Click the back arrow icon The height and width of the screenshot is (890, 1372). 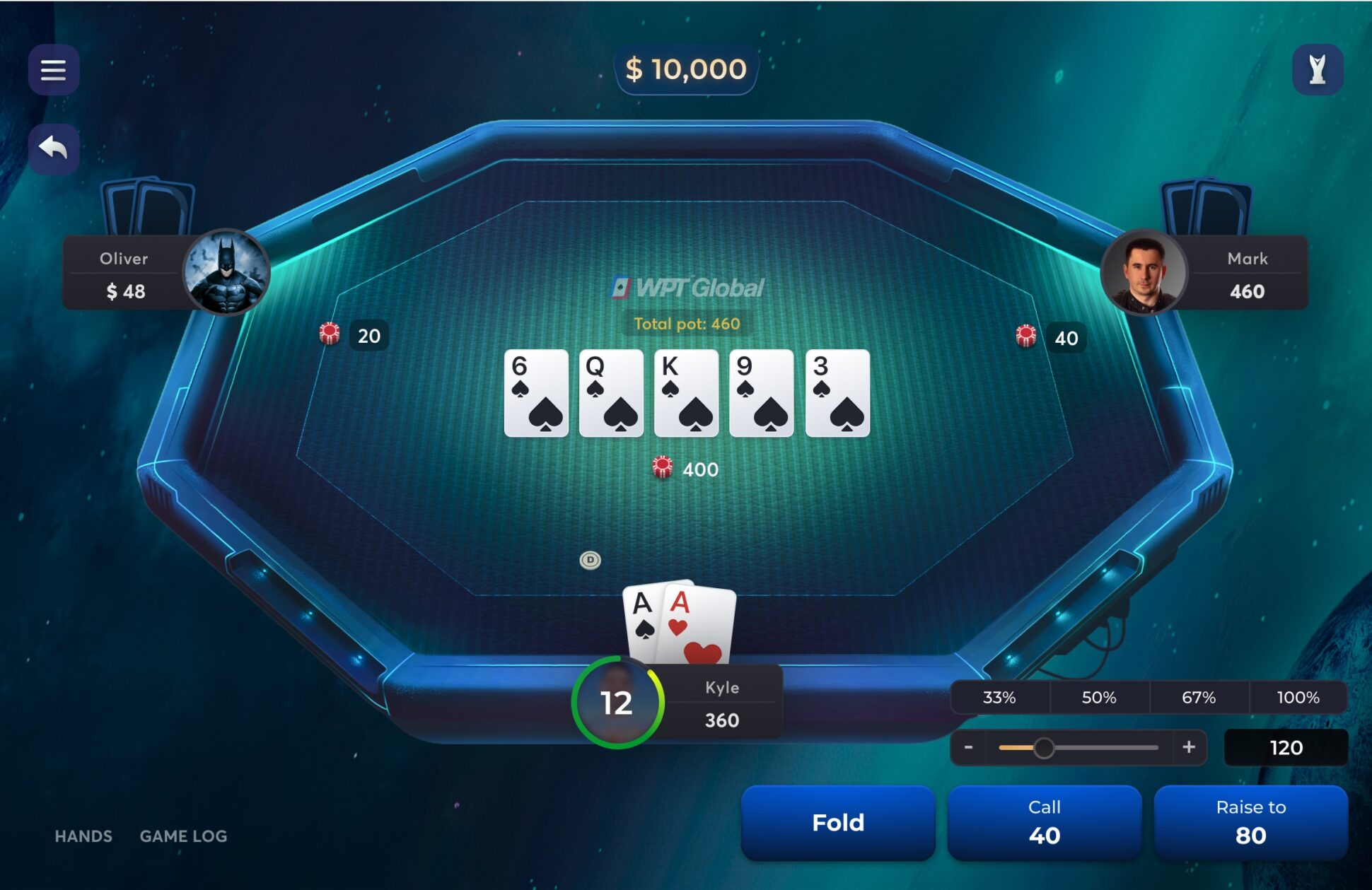[x=54, y=148]
